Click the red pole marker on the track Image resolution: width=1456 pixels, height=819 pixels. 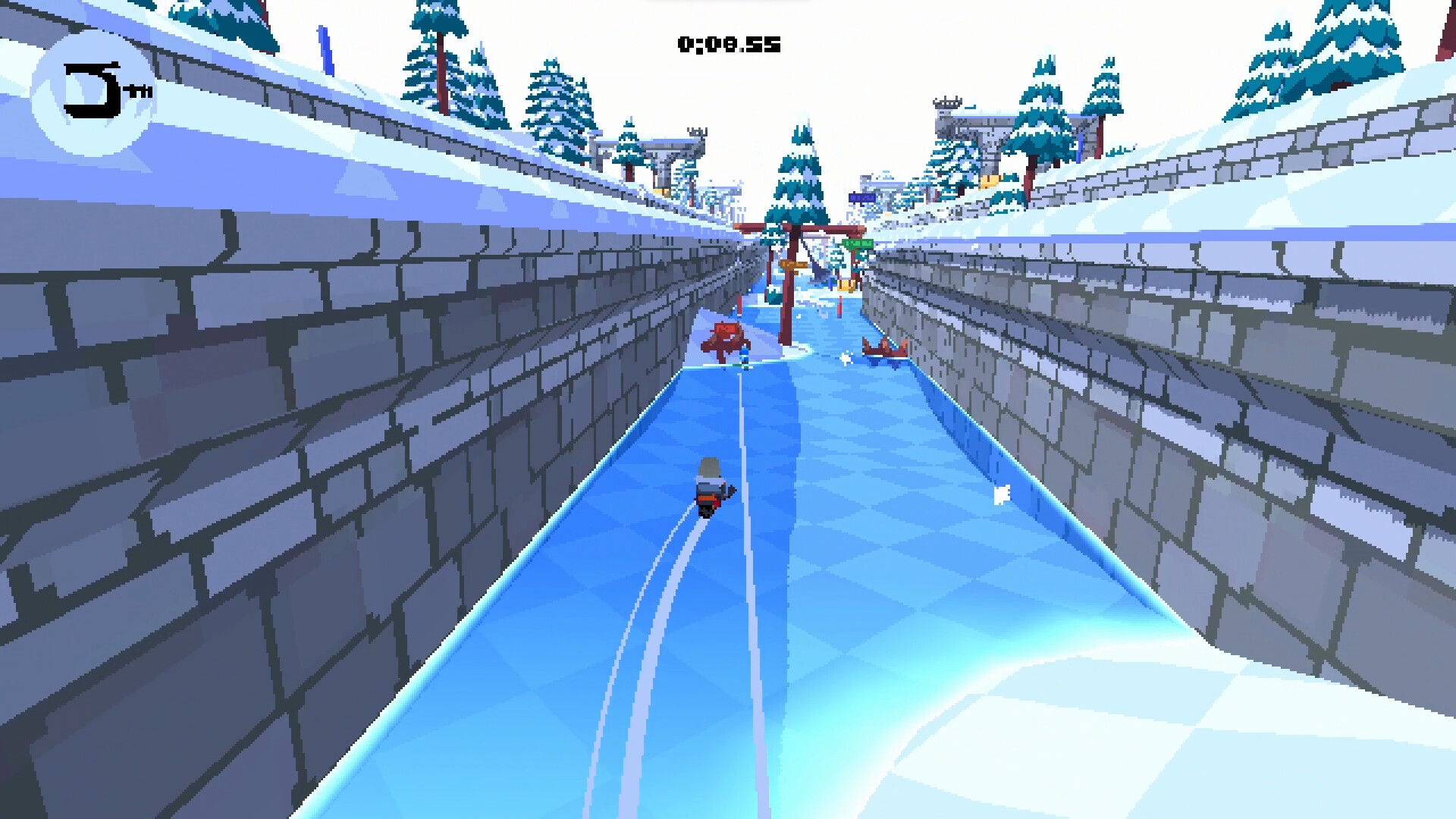(x=840, y=307)
